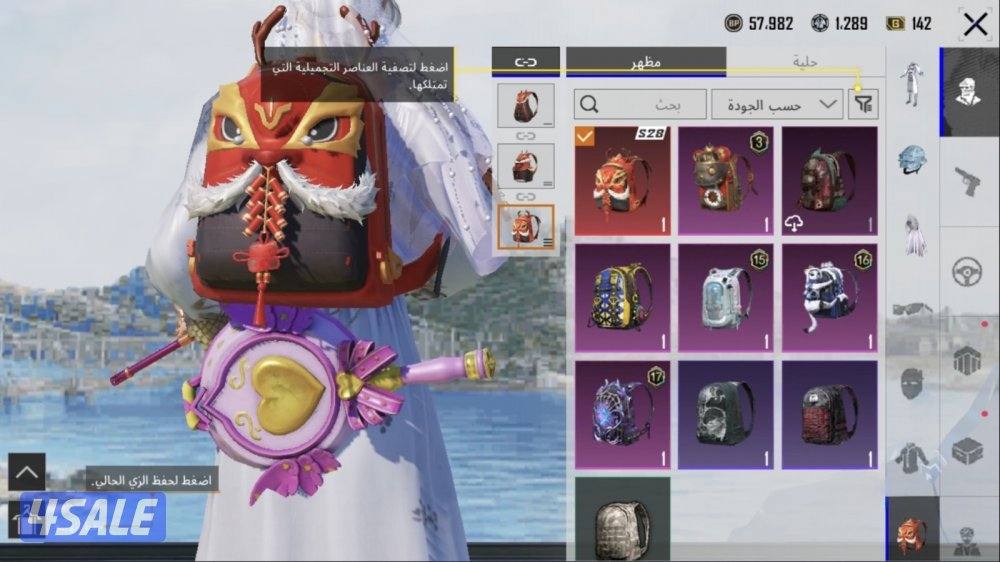This screenshot has width=1000, height=562.
Task: Open the steering wheel vehicles section
Action: [x=968, y=271]
